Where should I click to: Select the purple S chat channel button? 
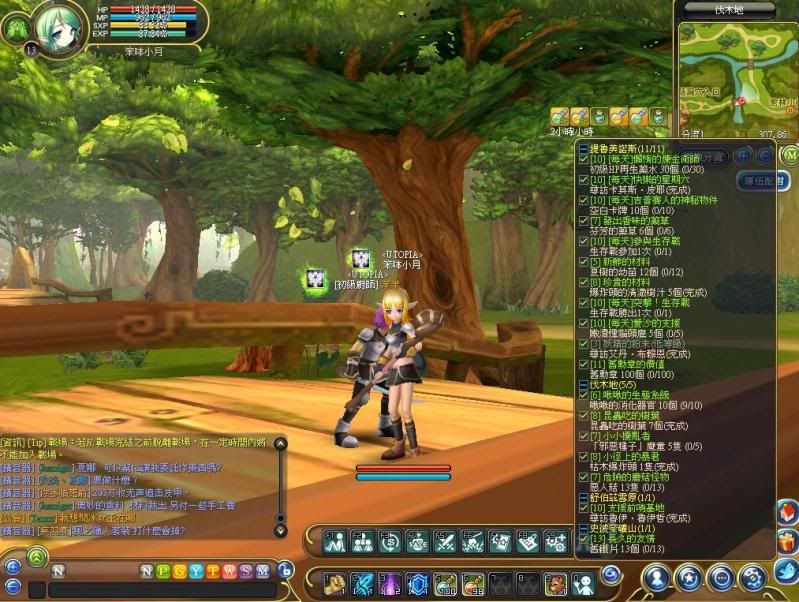246,571
